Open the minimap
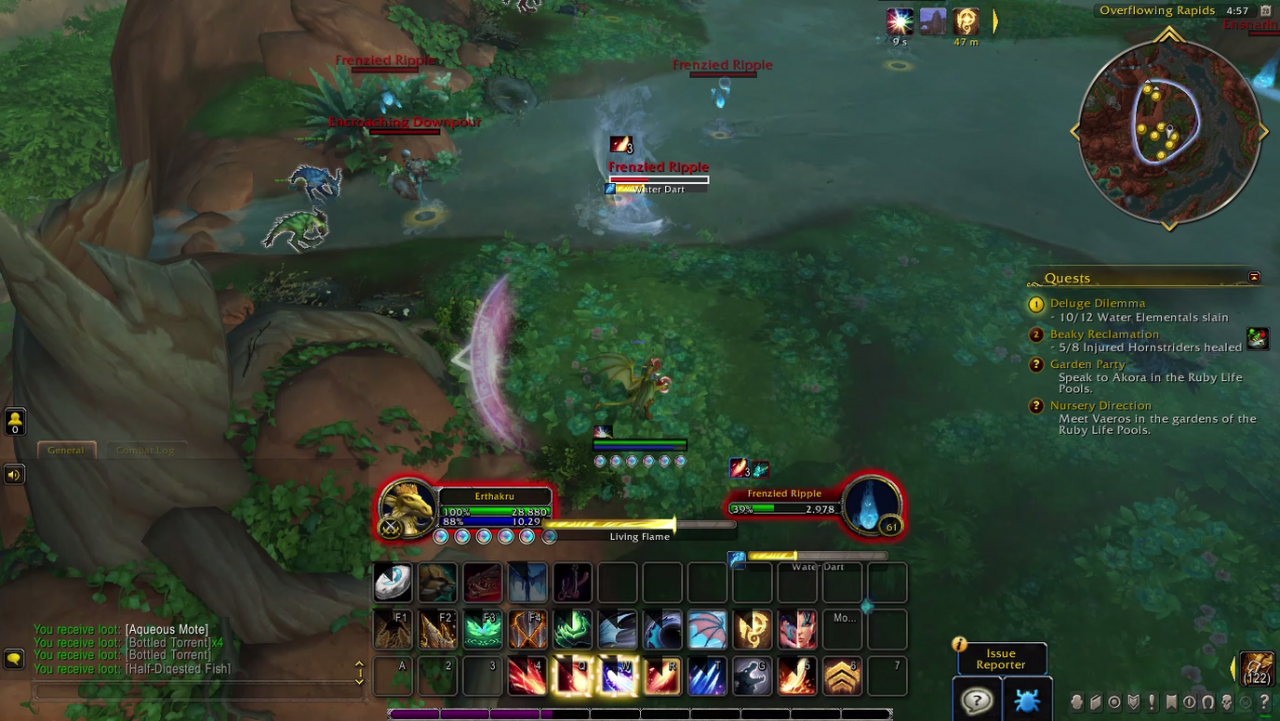This screenshot has width=1280, height=721. coord(1168,132)
